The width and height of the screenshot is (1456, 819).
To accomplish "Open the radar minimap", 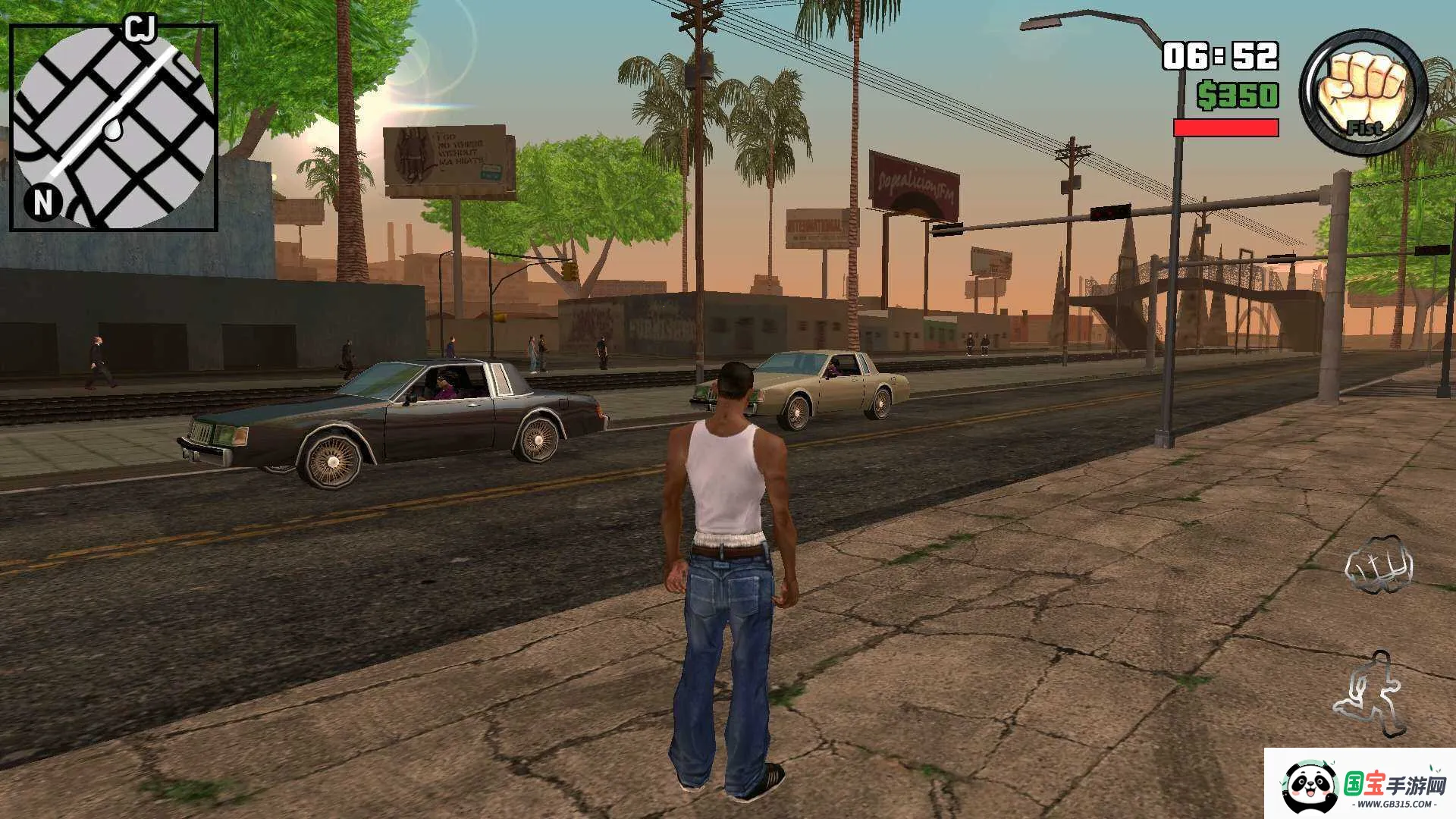I will [x=114, y=127].
